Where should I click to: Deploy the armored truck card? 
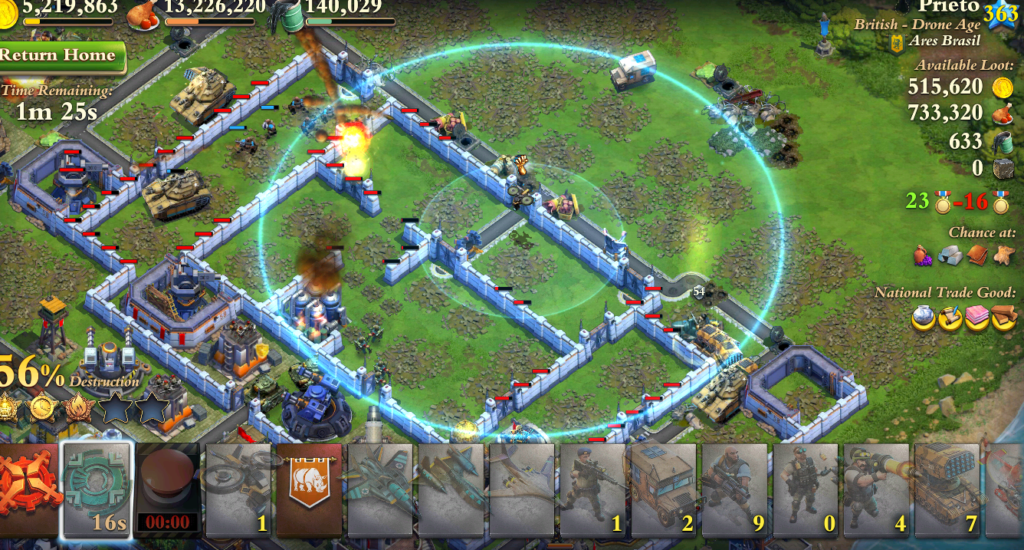664,490
